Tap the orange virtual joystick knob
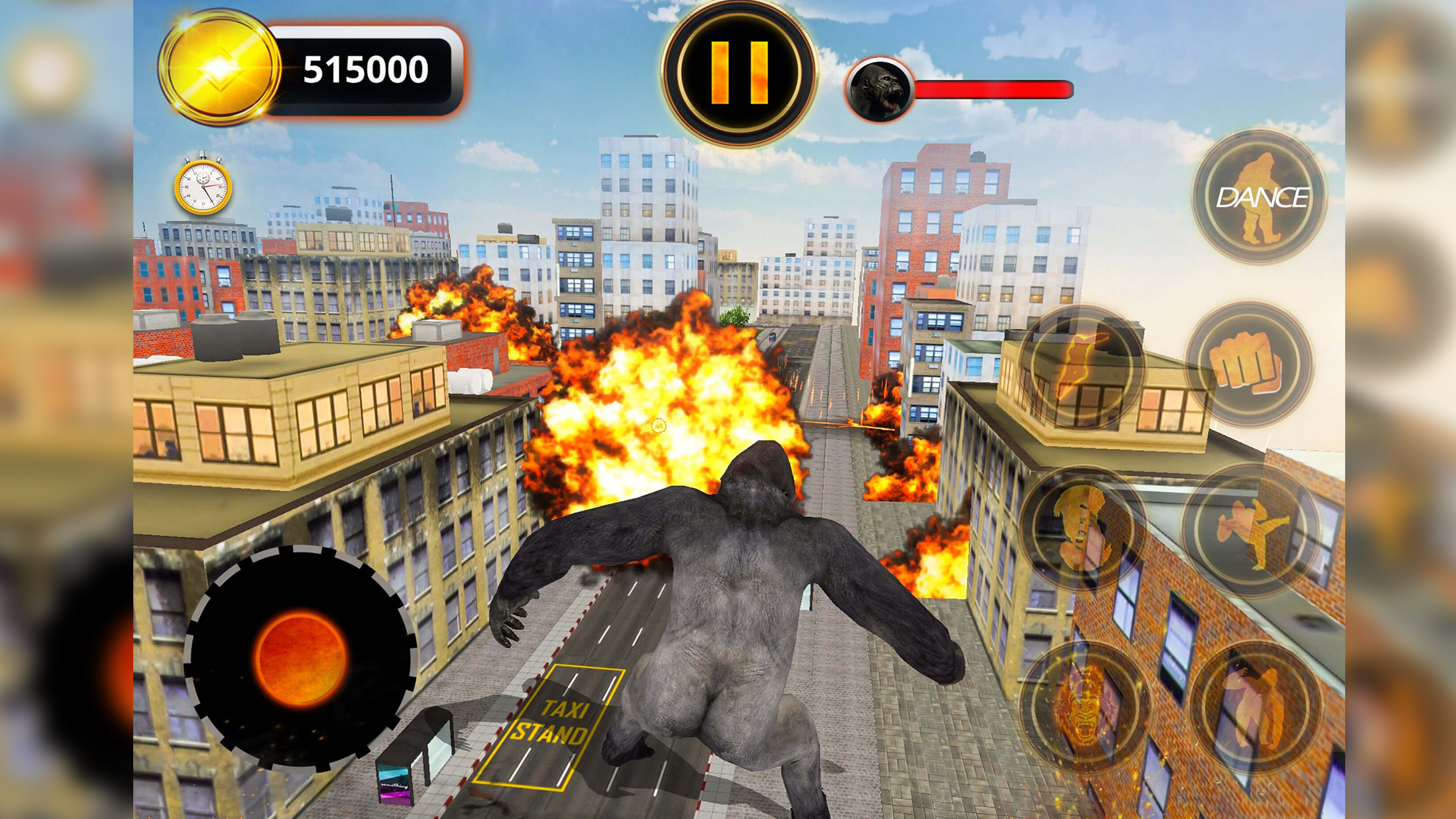Viewport: 1456px width, 819px height. (x=301, y=658)
